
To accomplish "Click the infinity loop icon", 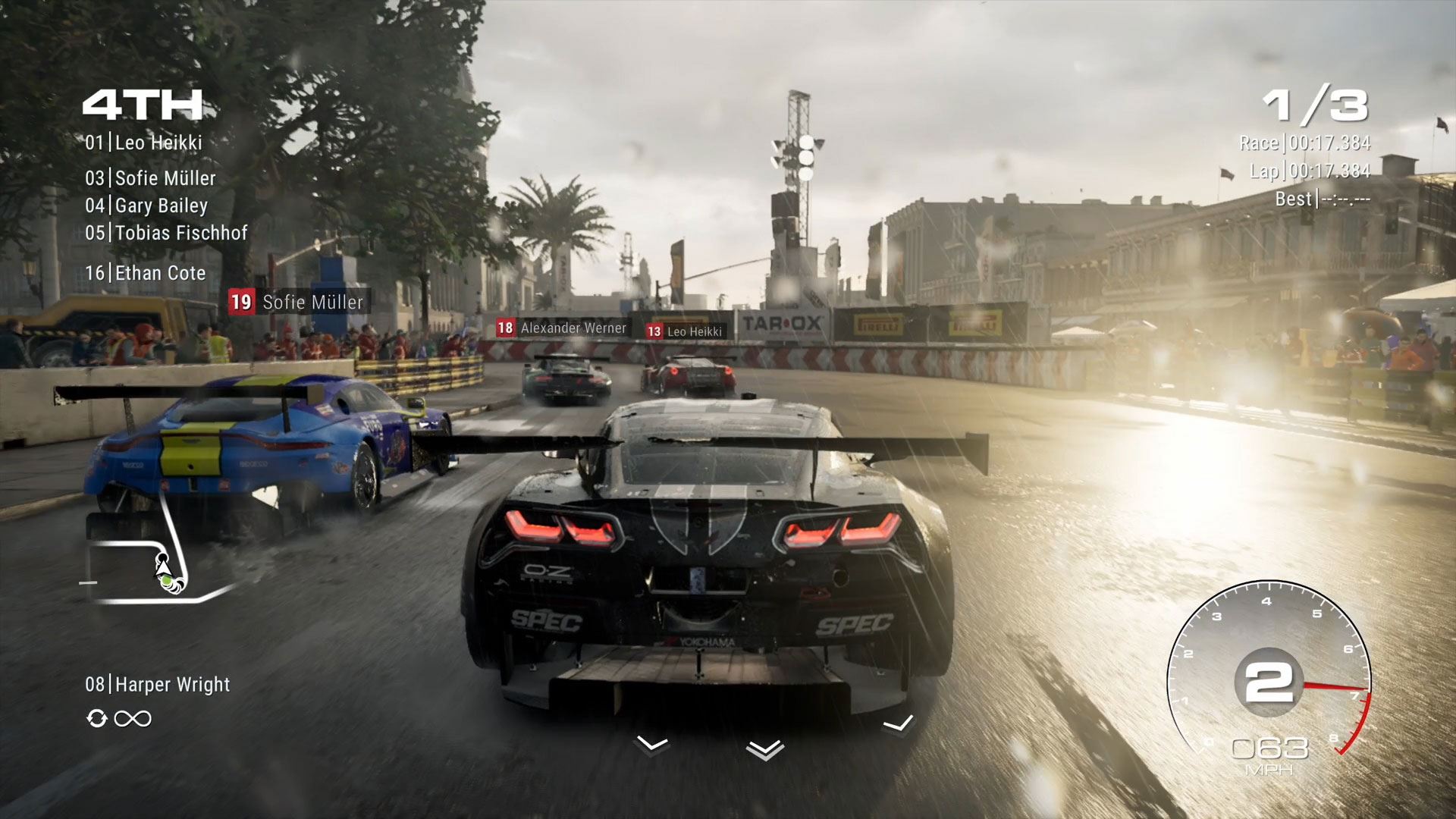I will (133, 718).
